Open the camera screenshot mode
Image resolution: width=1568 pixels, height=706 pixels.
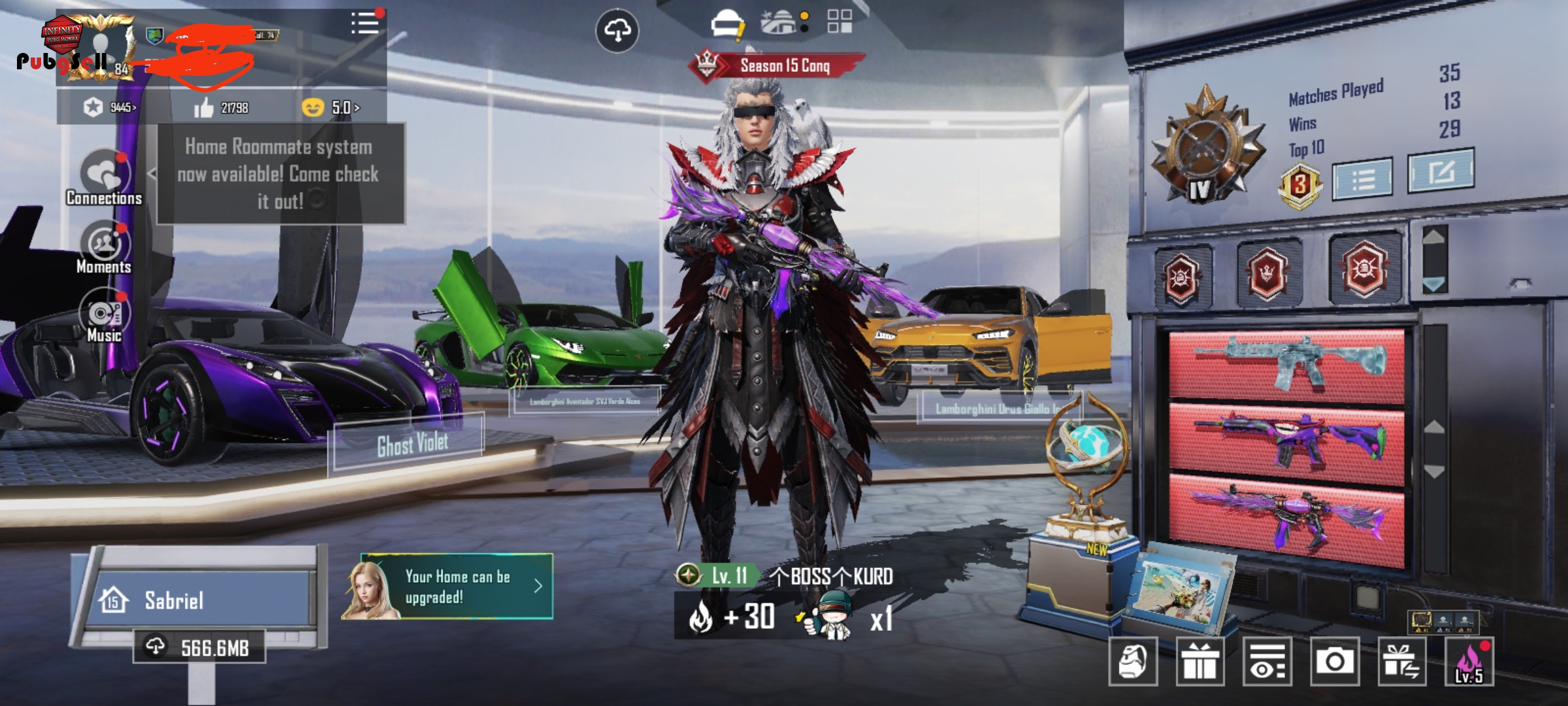(x=1333, y=662)
